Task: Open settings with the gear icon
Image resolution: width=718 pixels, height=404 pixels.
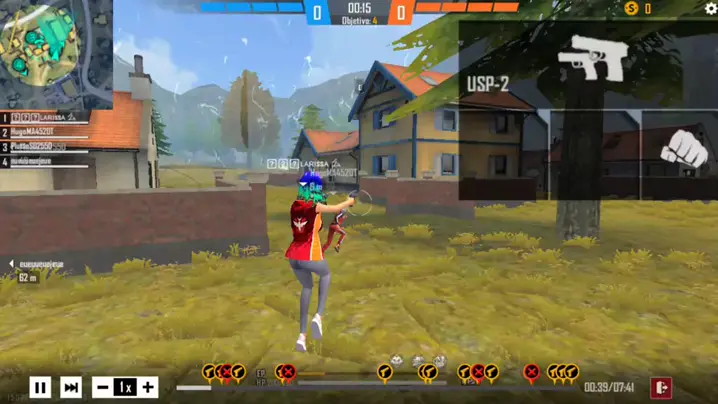Action: 710,8
